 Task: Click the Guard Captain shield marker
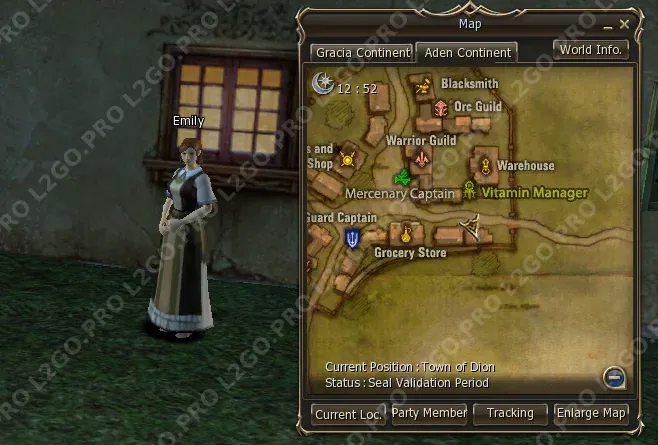point(352,239)
